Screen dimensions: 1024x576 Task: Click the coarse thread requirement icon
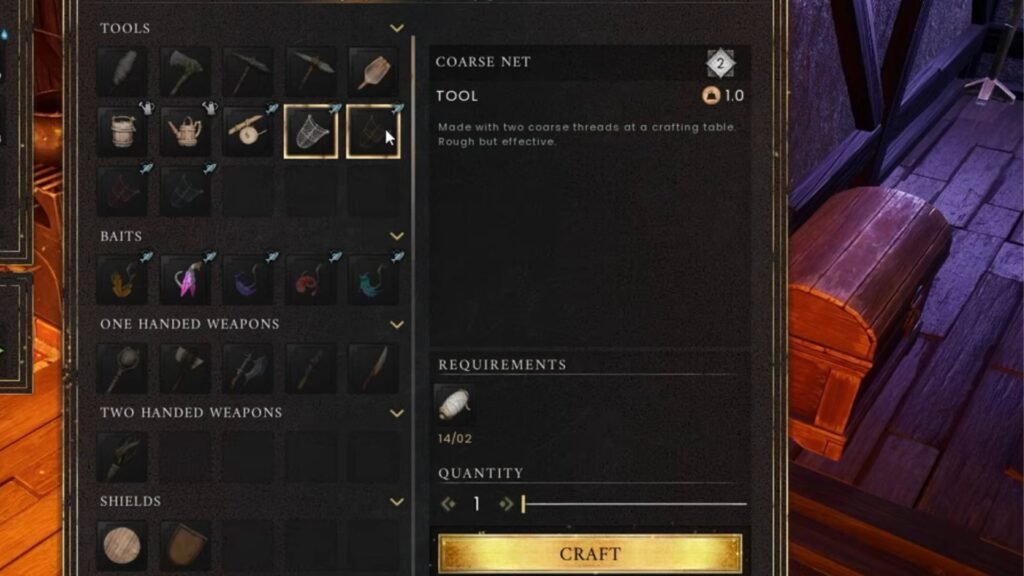click(455, 404)
